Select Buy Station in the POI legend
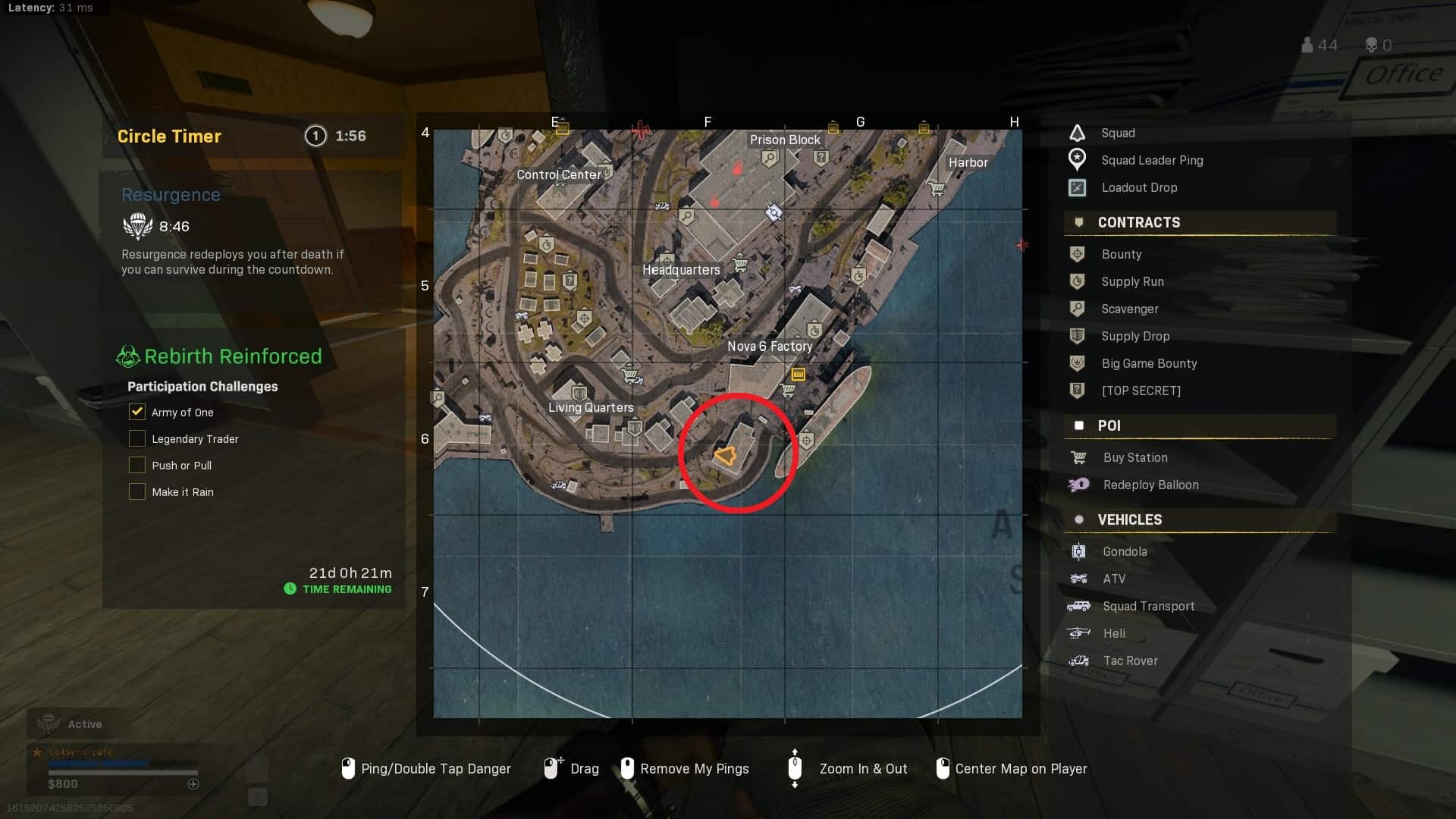Image resolution: width=1456 pixels, height=819 pixels. [1134, 457]
